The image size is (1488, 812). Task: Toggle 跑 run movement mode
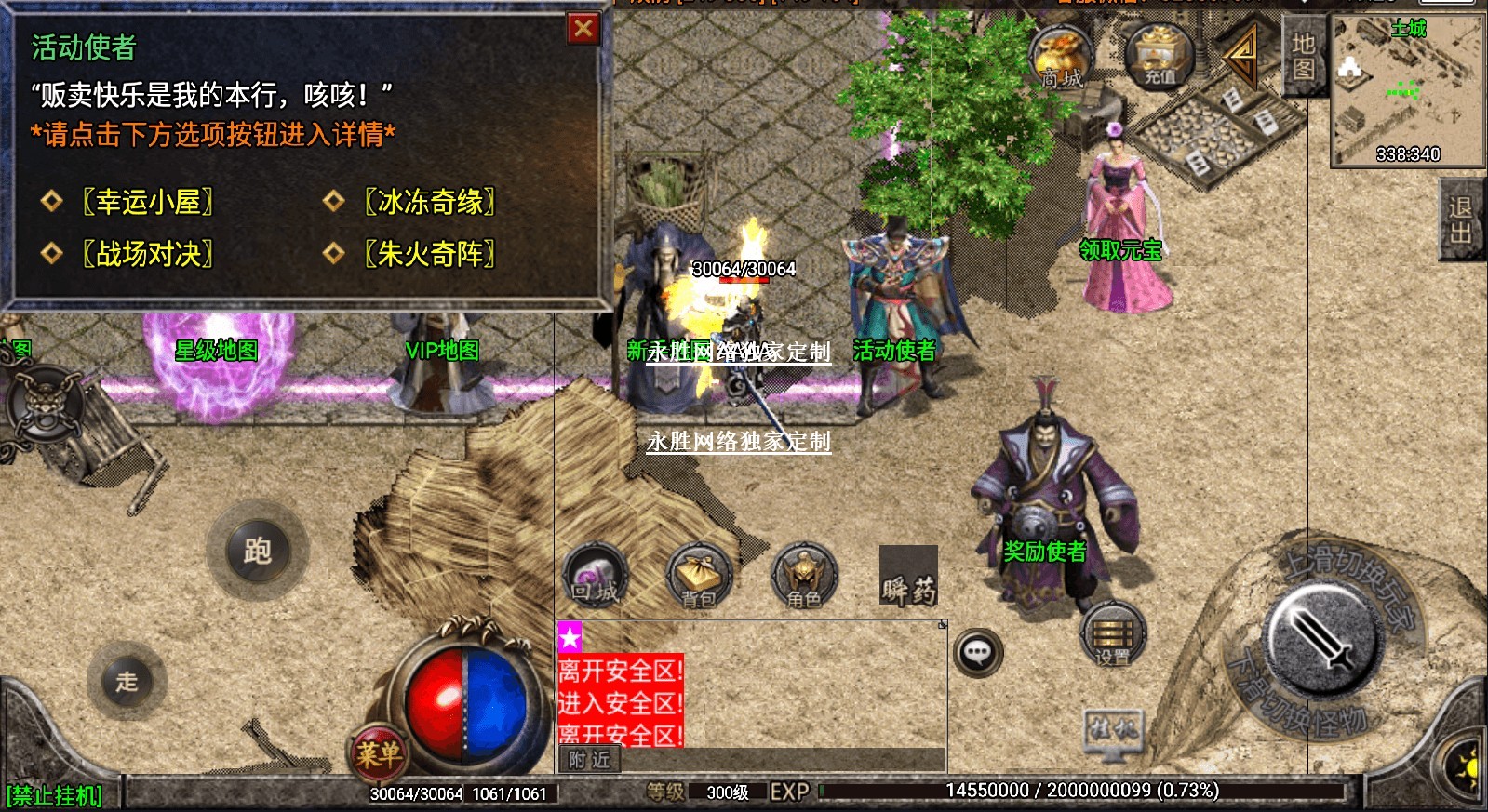click(x=258, y=551)
